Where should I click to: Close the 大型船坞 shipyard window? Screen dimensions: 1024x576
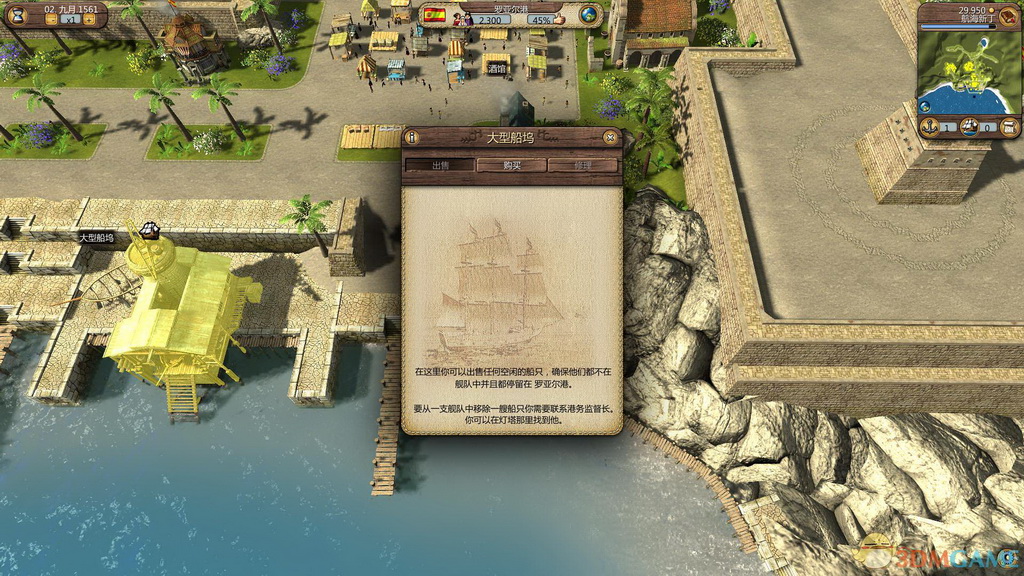(610, 137)
